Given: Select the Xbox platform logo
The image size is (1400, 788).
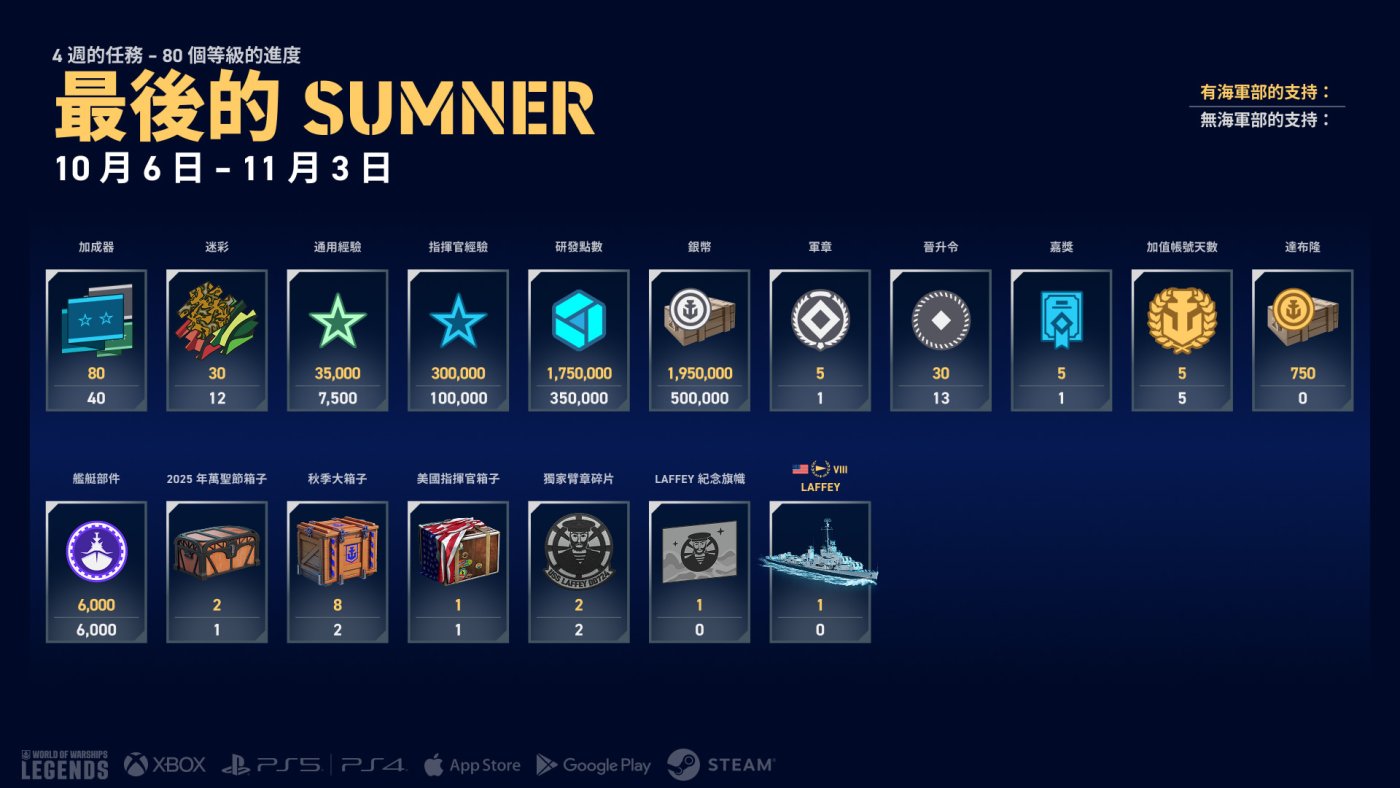Looking at the screenshot, I should point(165,765).
